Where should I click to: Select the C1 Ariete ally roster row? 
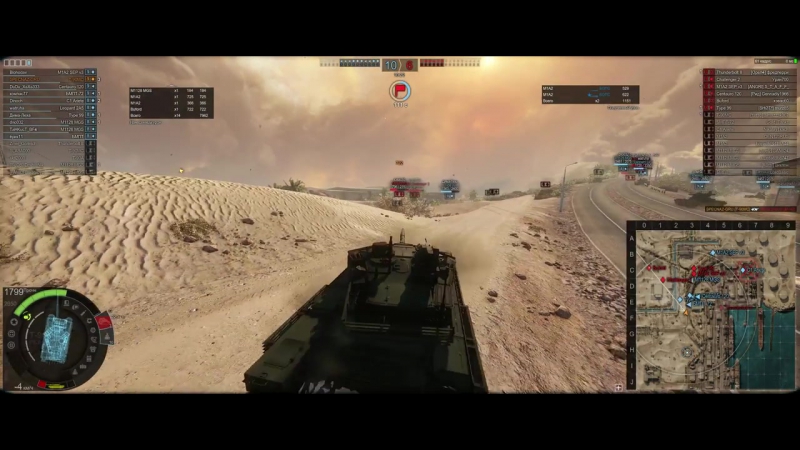pyautogui.click(x=50, y=101)
